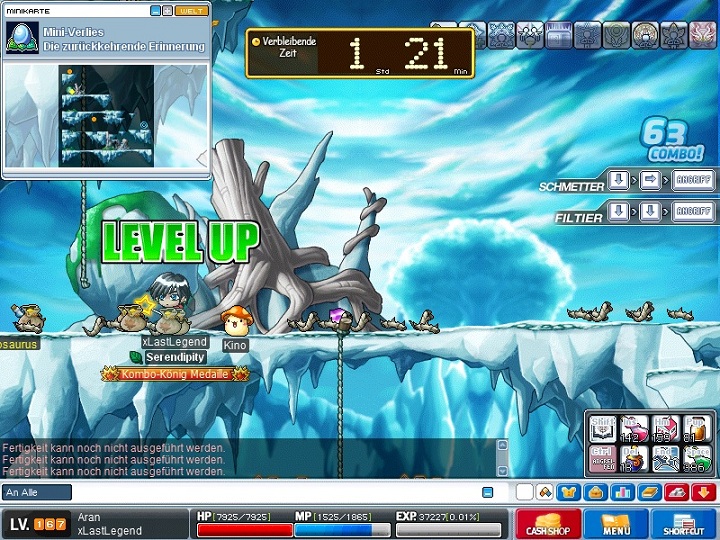Open the equipment window shirt icon

569,492
